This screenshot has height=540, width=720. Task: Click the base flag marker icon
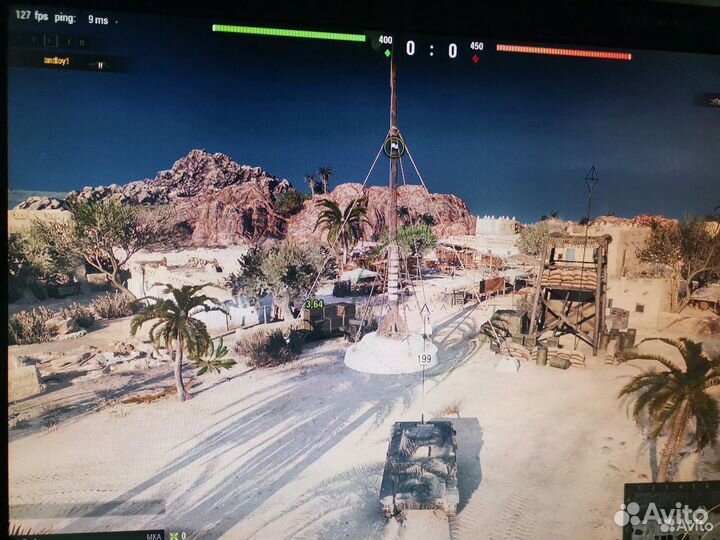tap(394, 147)
